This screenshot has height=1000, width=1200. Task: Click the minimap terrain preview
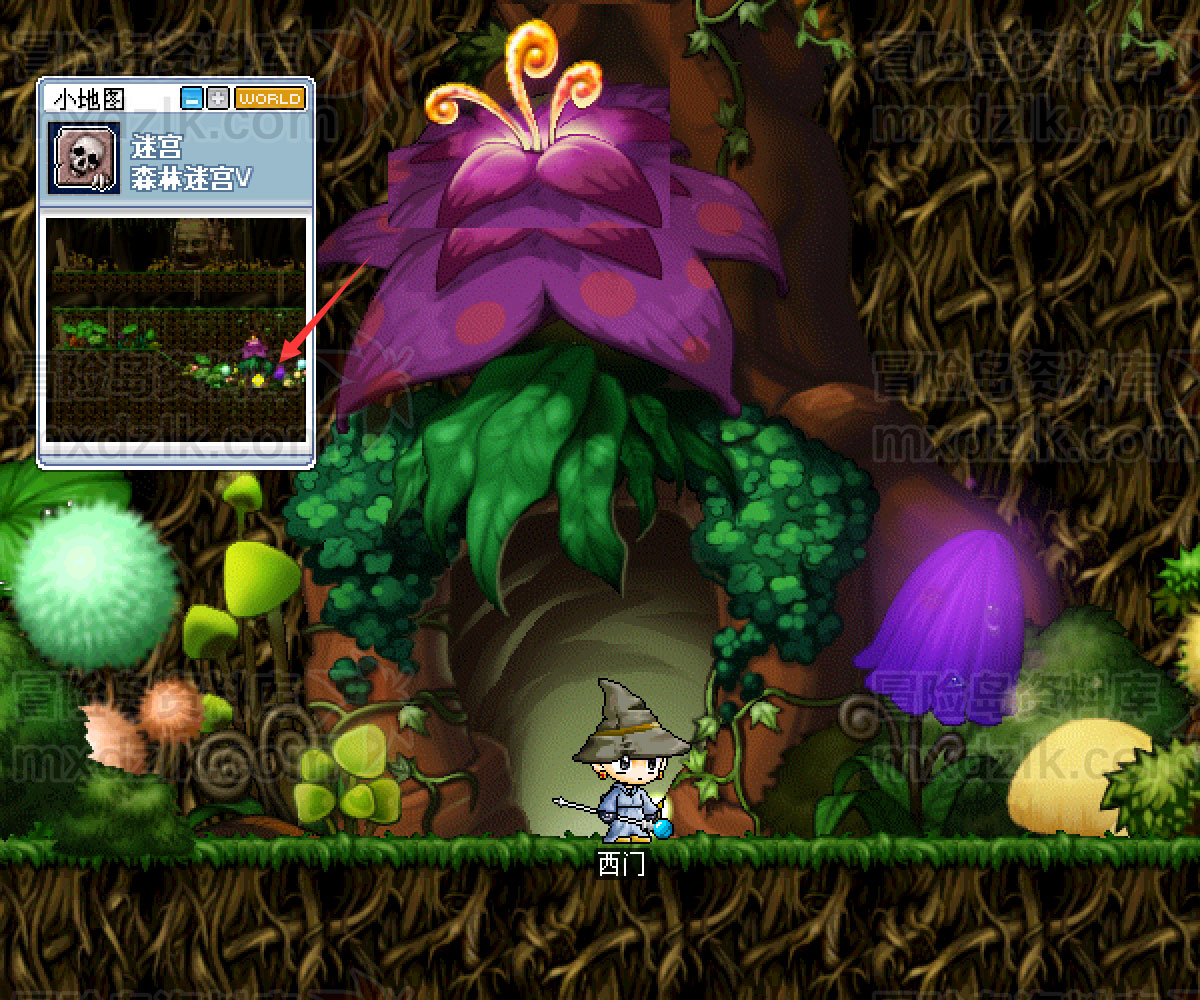[x=177, y=330]
